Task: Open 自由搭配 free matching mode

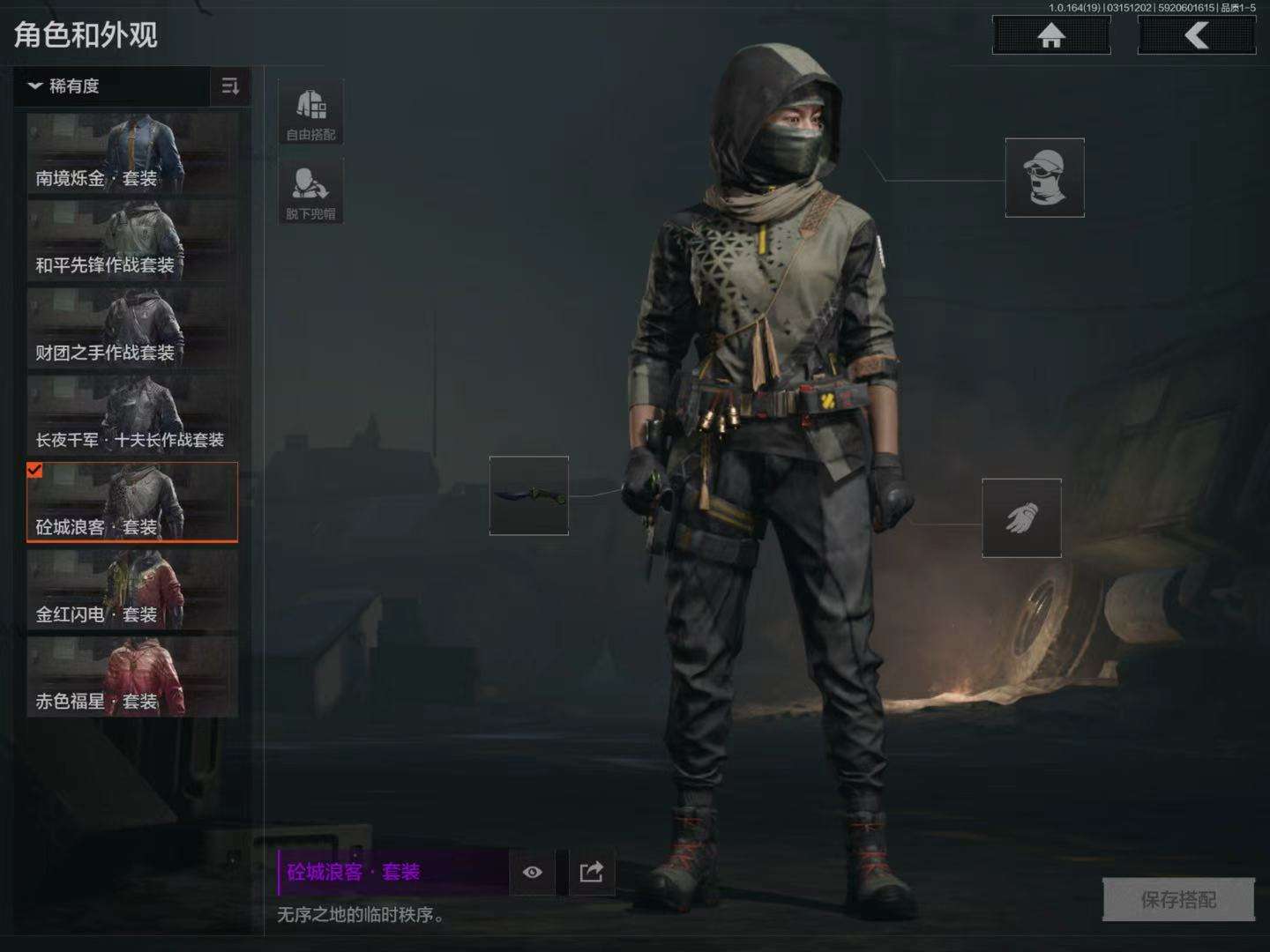Action: [310, 112]
